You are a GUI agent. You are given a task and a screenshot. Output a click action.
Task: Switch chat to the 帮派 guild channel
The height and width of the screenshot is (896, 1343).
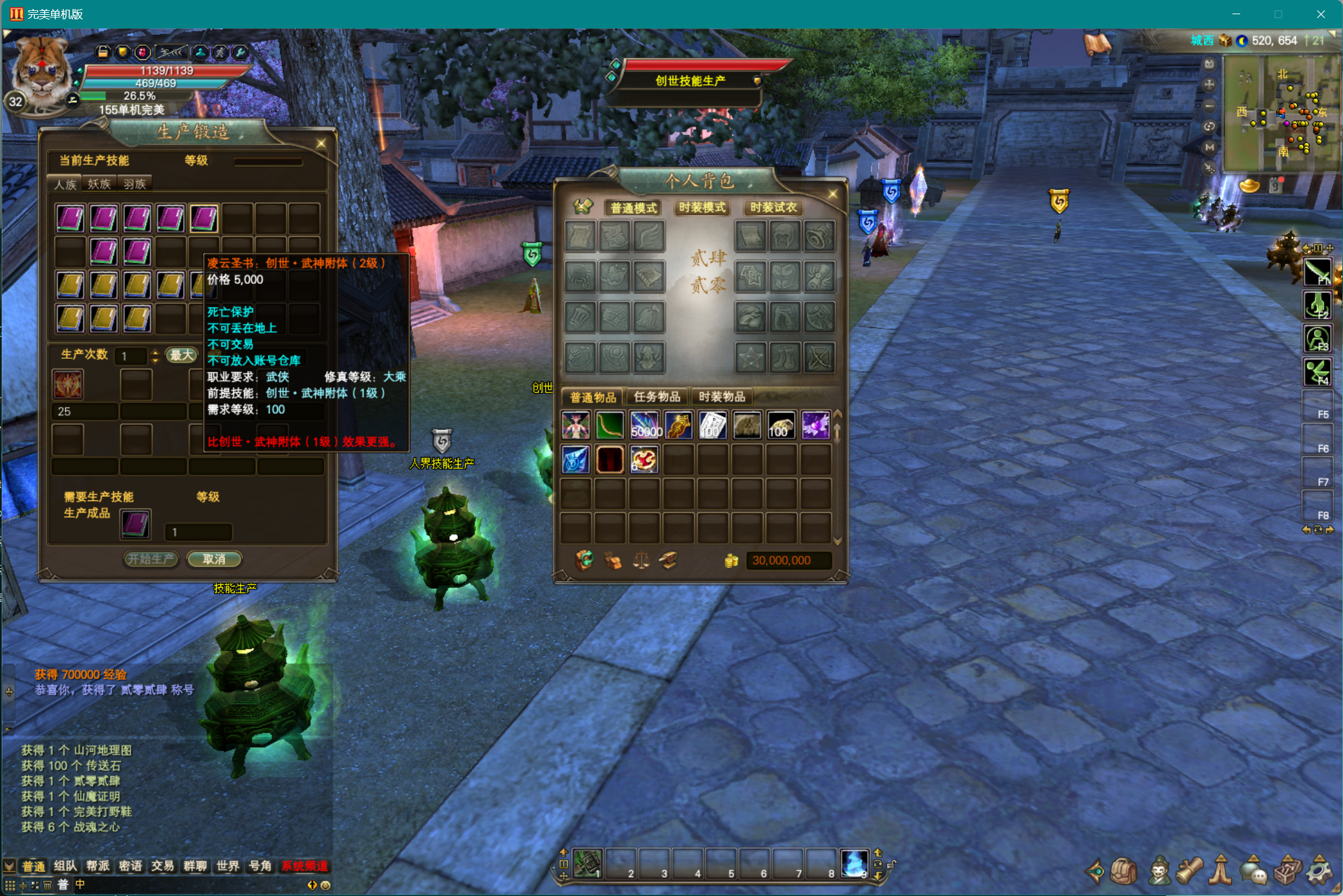(x=98, y=866)
